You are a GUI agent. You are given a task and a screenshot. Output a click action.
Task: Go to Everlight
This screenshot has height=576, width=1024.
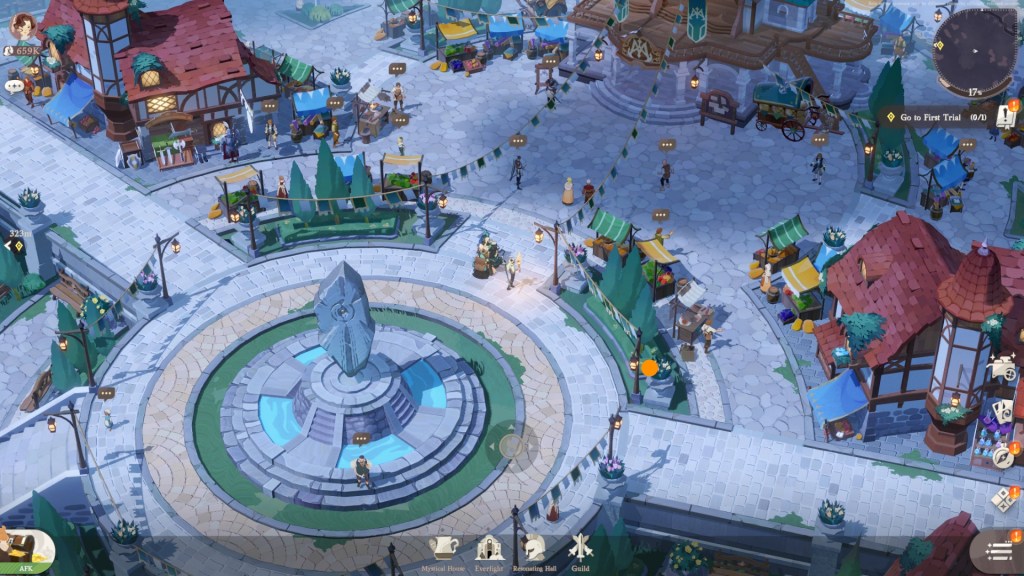(489, 549)
